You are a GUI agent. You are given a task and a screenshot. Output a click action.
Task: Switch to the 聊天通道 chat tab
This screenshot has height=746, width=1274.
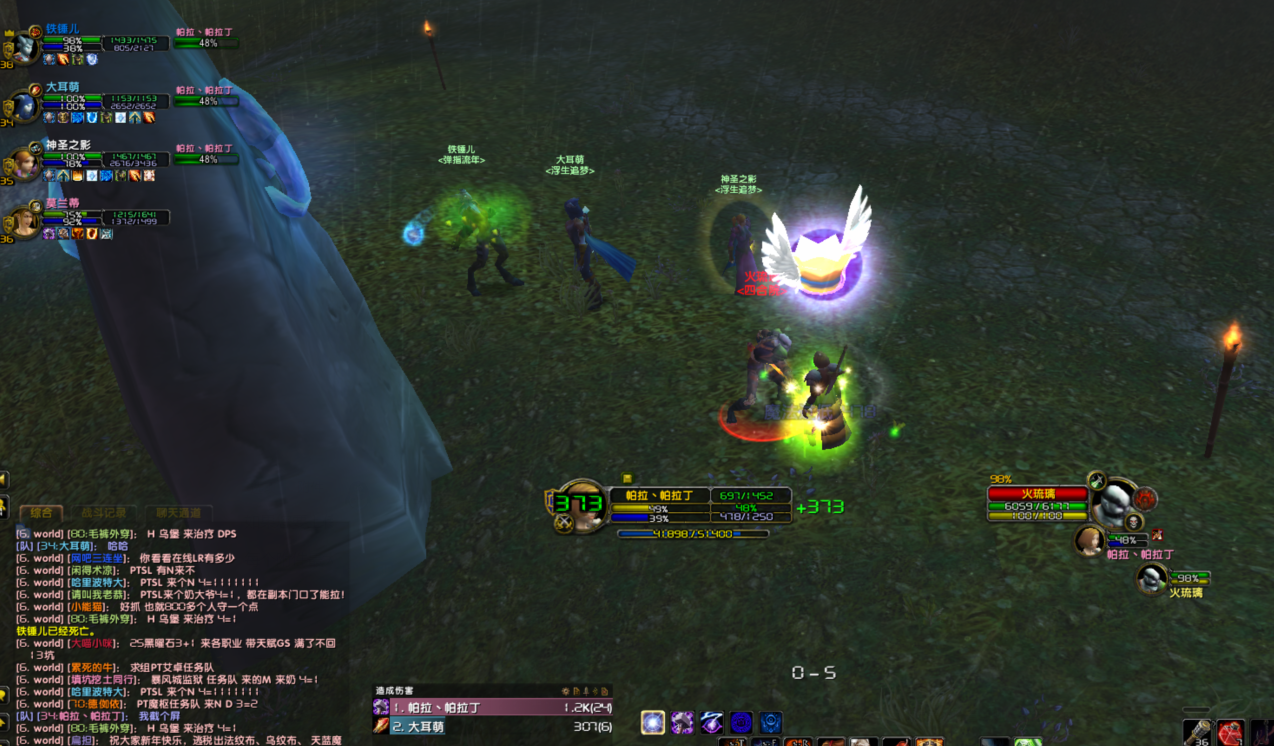click(178, 512)
